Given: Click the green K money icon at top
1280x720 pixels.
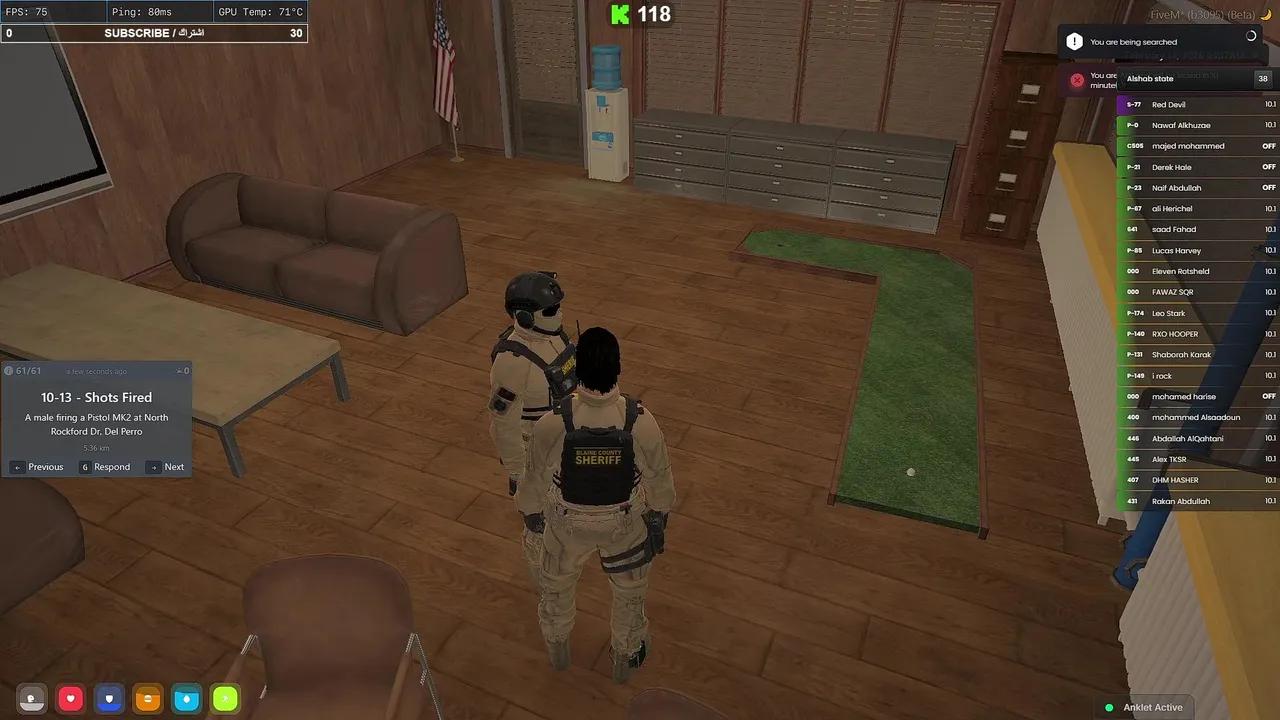Looking at the screenshot, I should [x=620, y=15].
